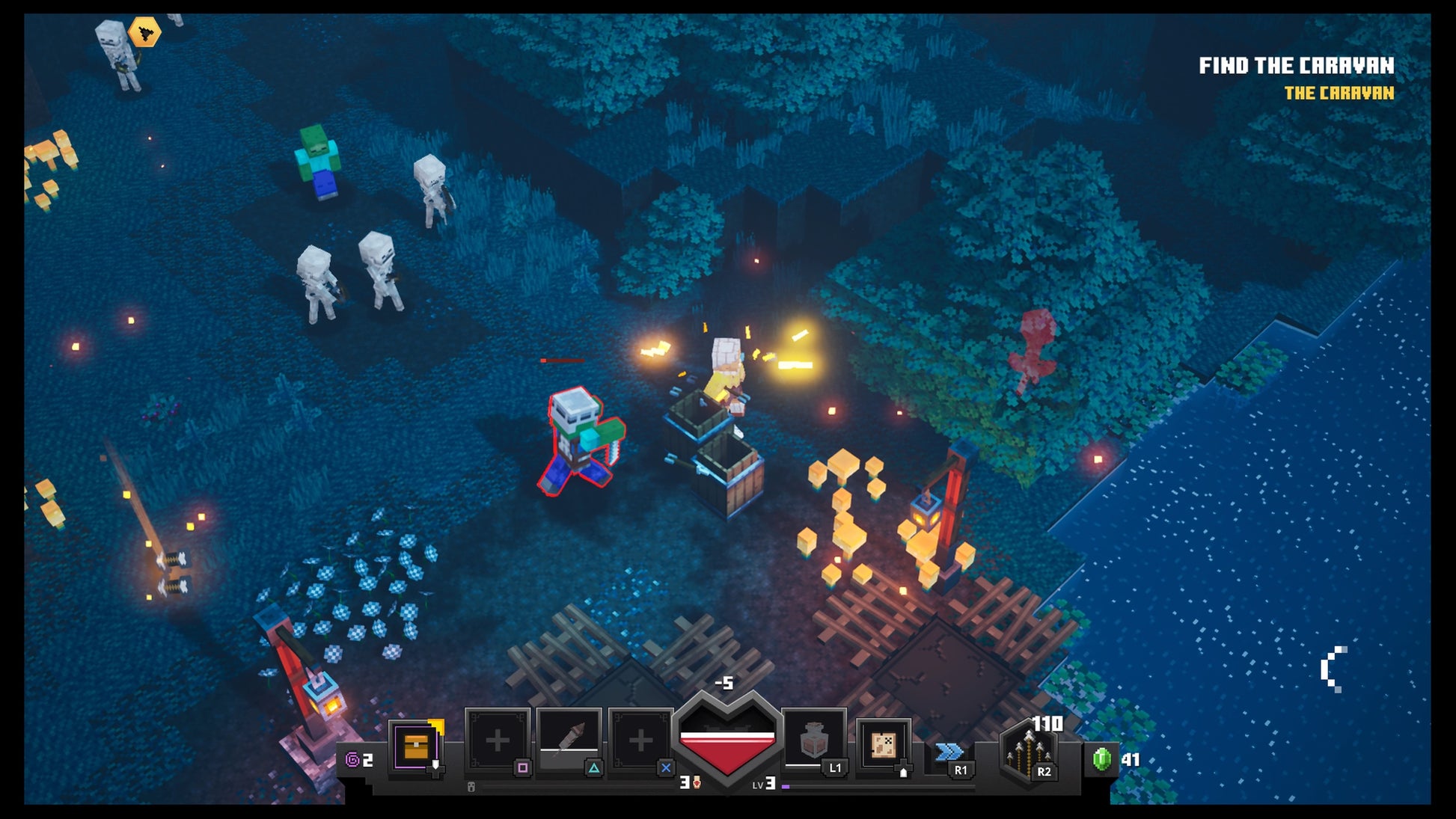Trigger the blue dodge roll arrows

(x=949, y=751)
